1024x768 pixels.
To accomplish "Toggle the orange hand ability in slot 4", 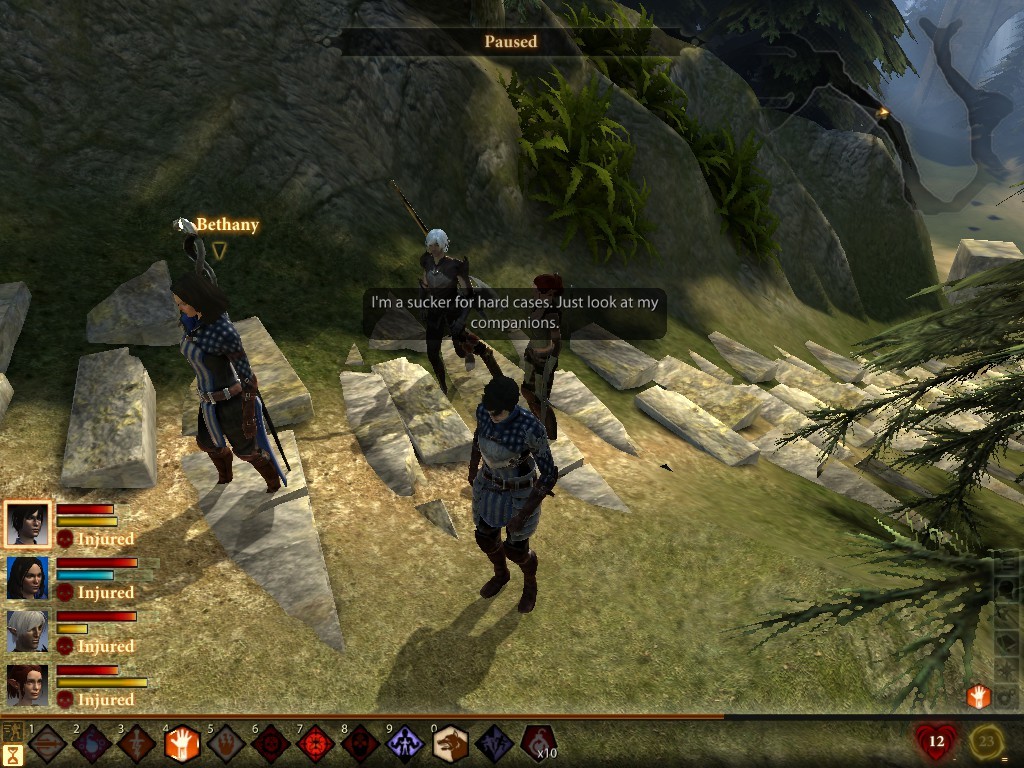I will coord(182,744).
